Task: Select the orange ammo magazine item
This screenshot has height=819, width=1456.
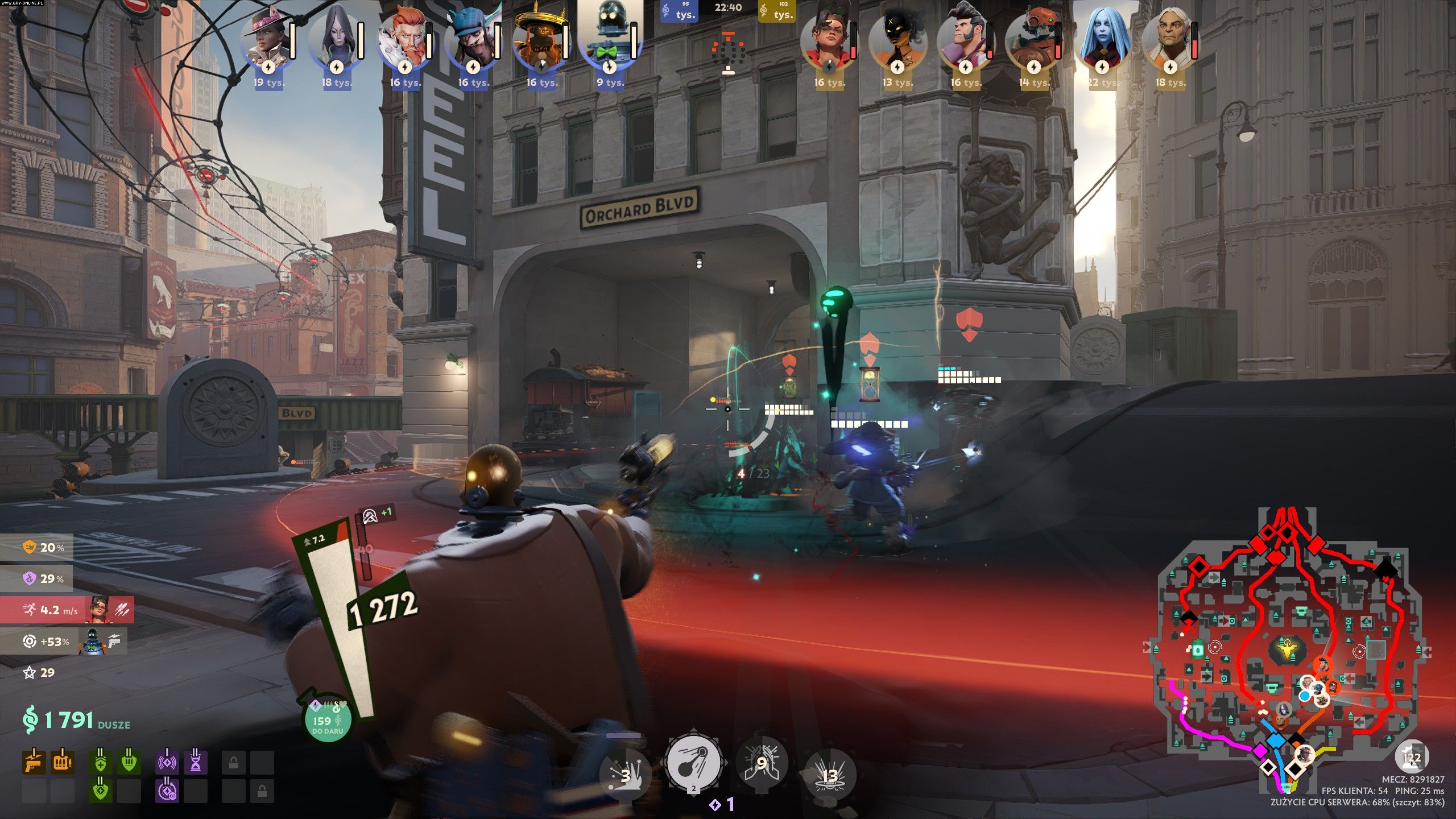Action: pyautogui.click(x=63, y=762)
